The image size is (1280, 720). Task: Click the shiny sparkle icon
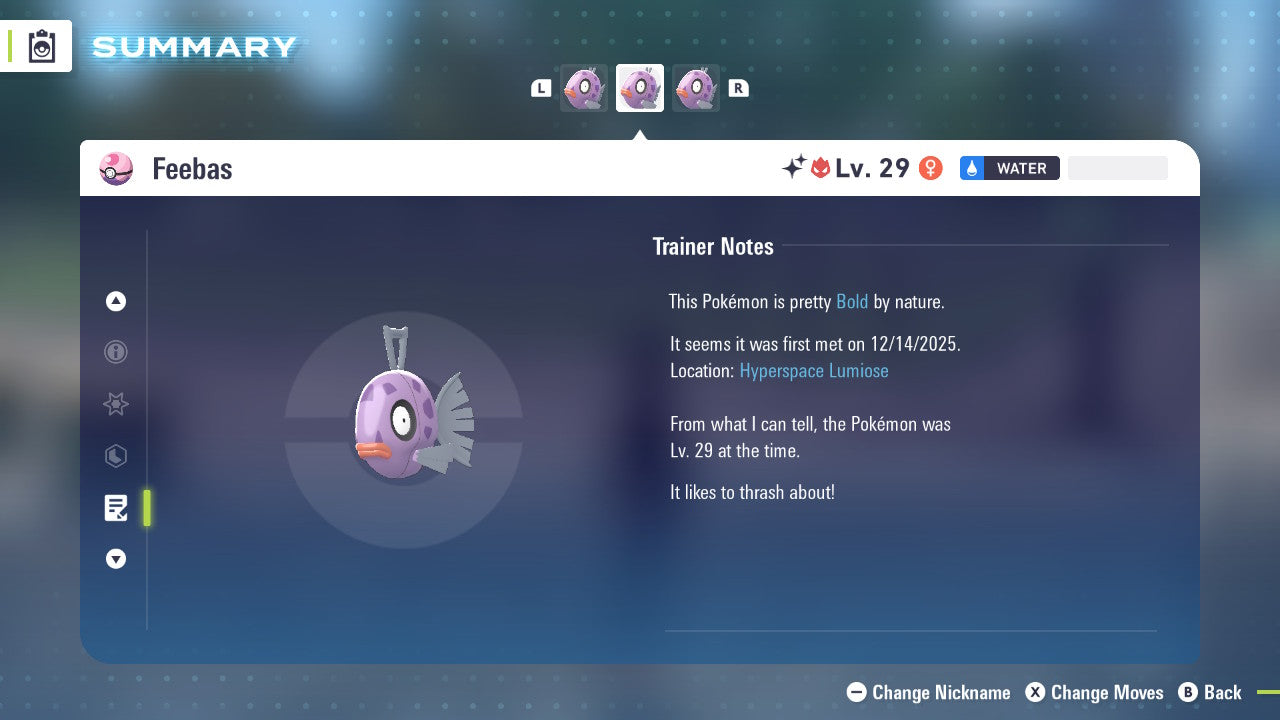tap(795, 168)
